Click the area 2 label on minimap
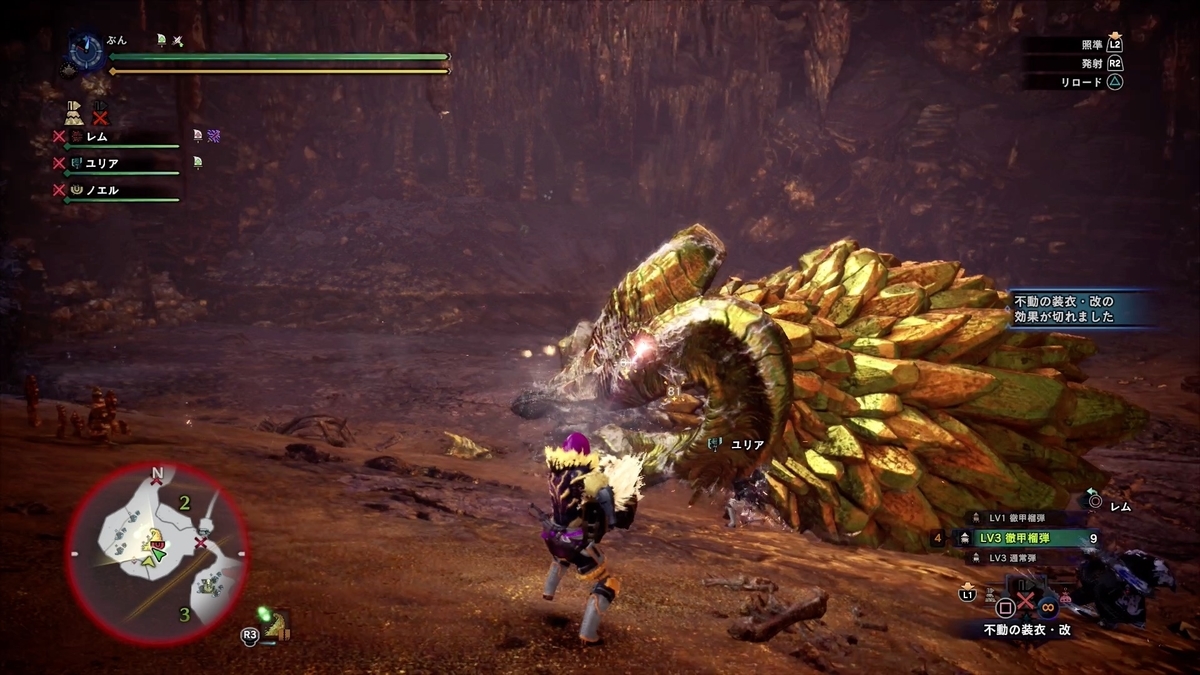Viewport: 1200px width, 675px height. [x=184, y=504]
